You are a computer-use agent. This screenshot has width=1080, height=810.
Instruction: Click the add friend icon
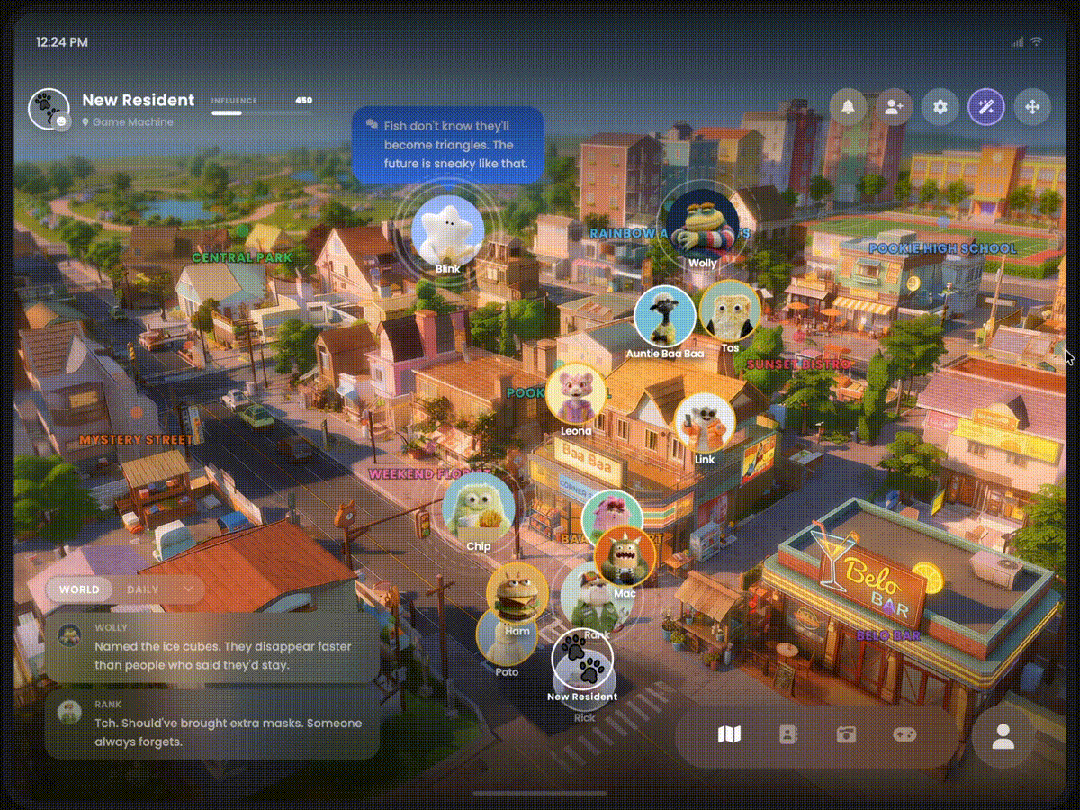point(893,106)
